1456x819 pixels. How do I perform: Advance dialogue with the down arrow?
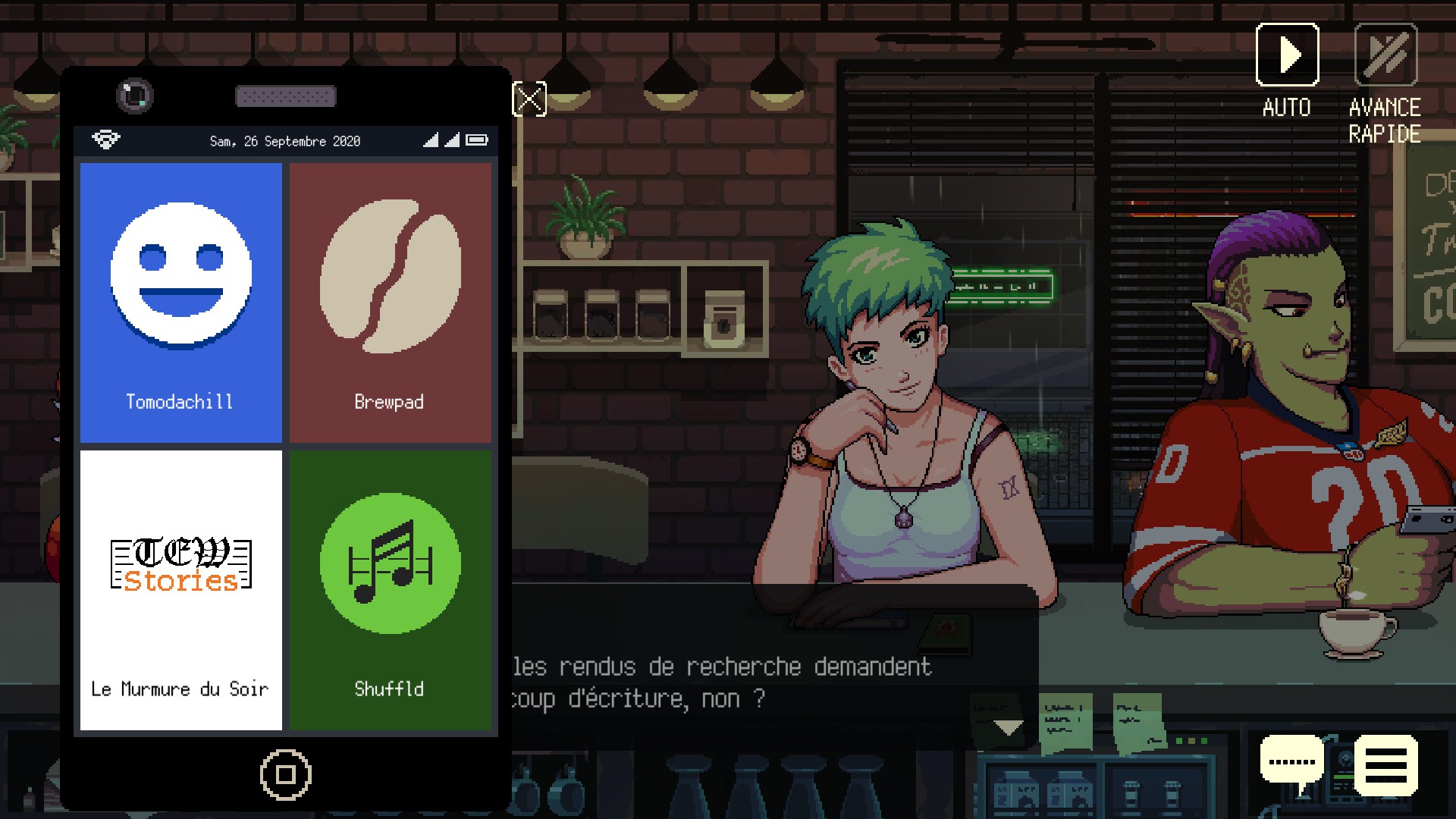(x=1008, y=728)
